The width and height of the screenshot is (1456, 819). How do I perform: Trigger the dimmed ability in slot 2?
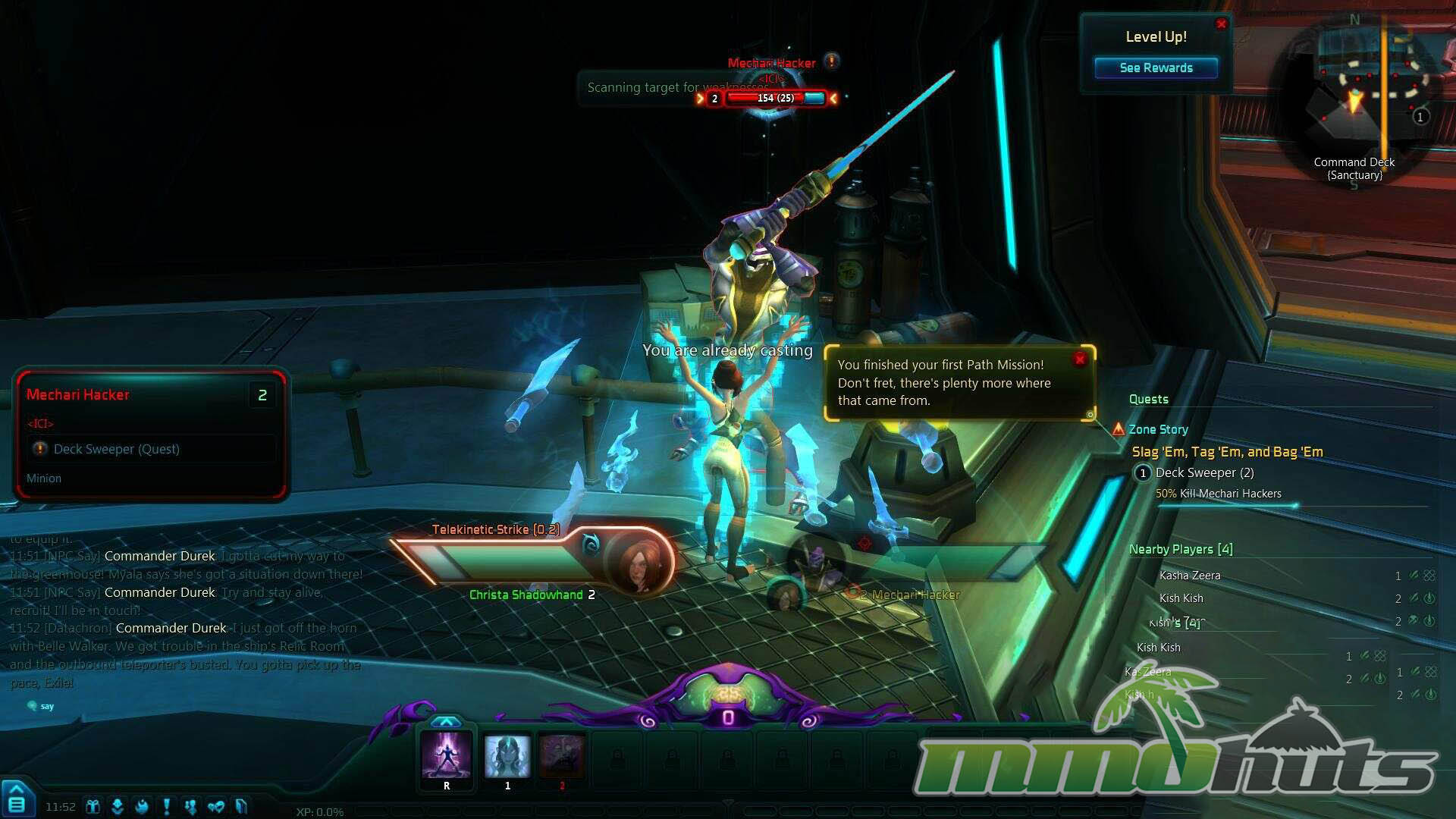562,756
